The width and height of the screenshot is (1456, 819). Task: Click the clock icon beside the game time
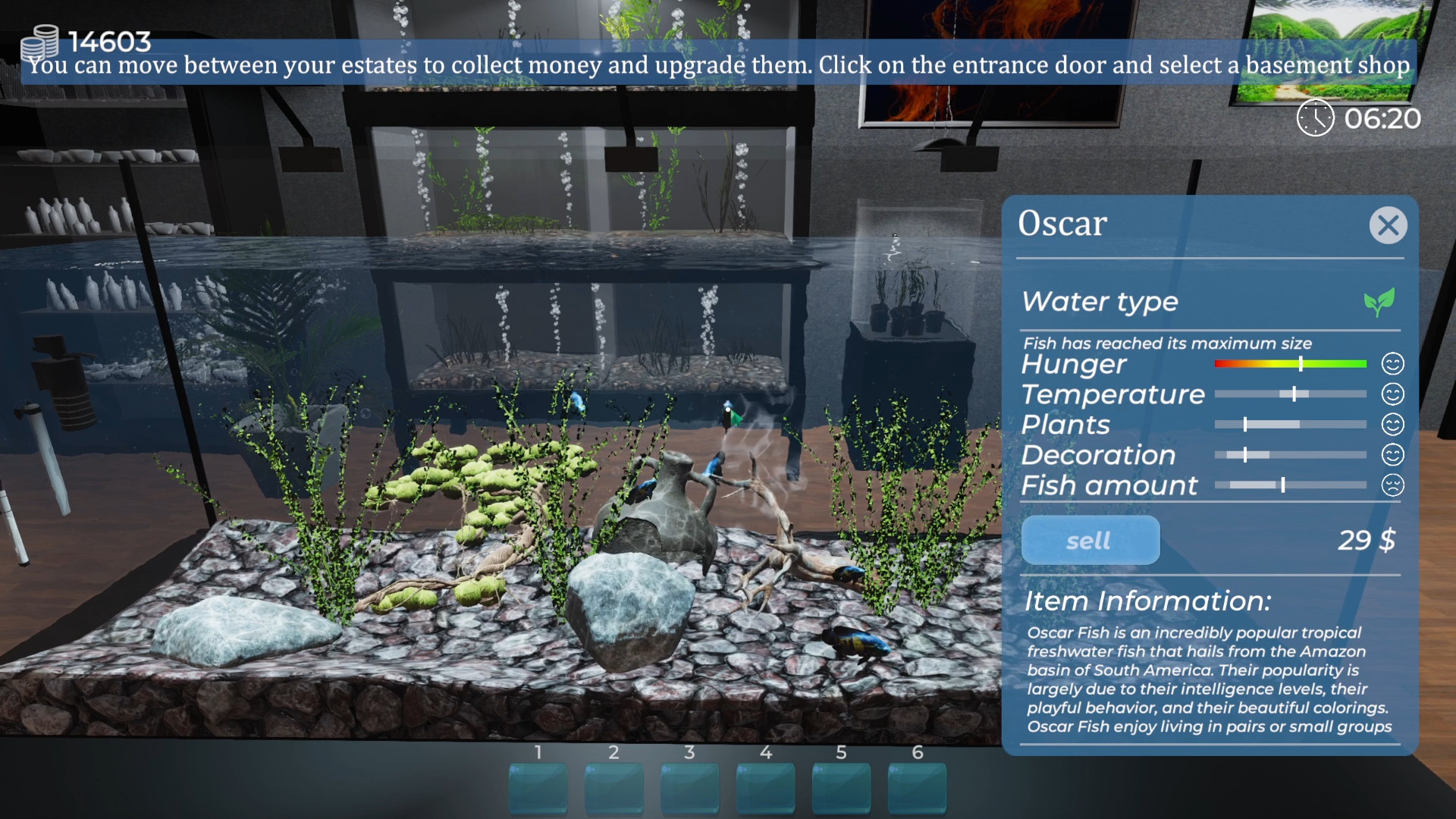click(x=1314, y=118)
